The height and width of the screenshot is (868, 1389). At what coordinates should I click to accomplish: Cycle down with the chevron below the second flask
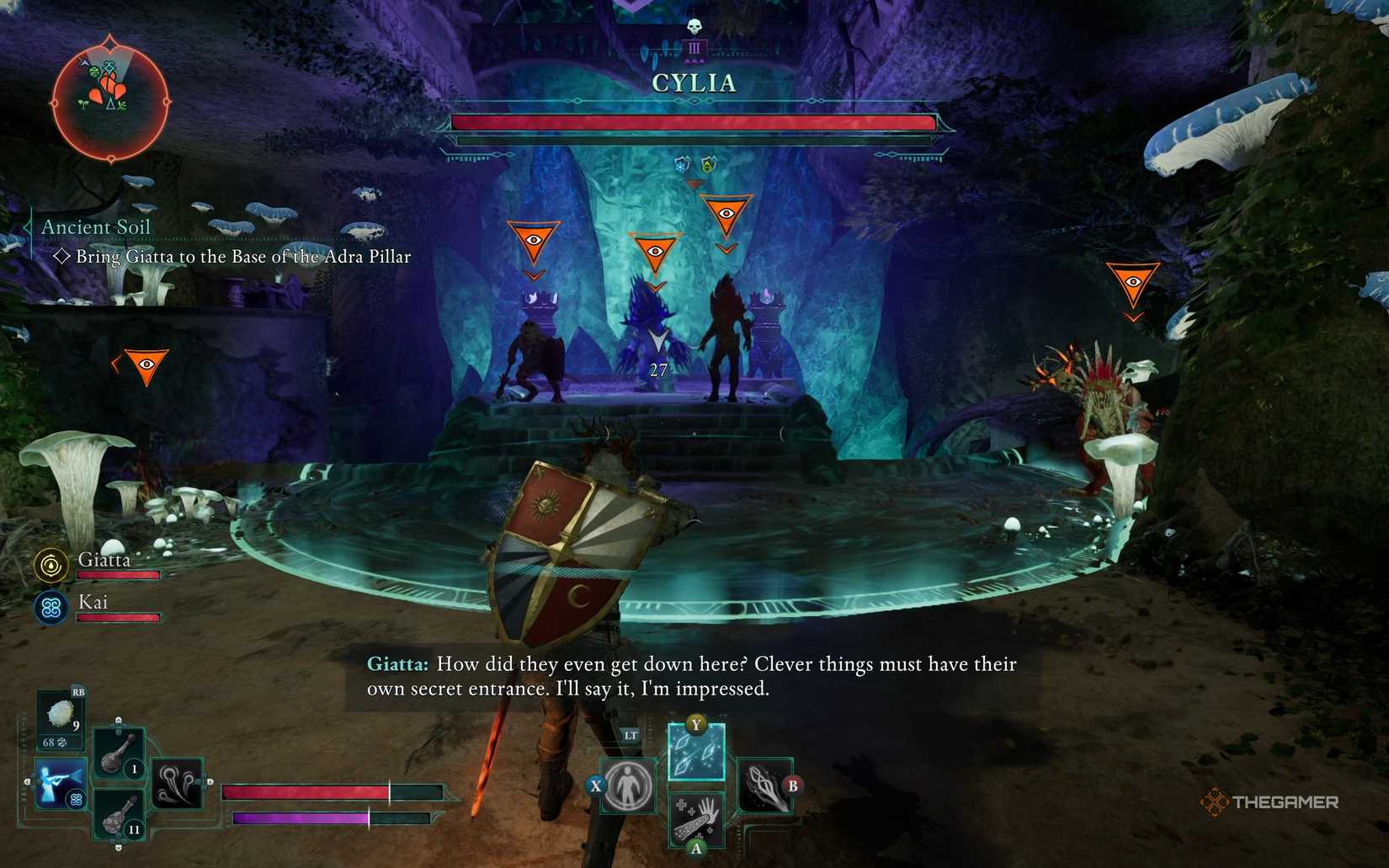118,847
